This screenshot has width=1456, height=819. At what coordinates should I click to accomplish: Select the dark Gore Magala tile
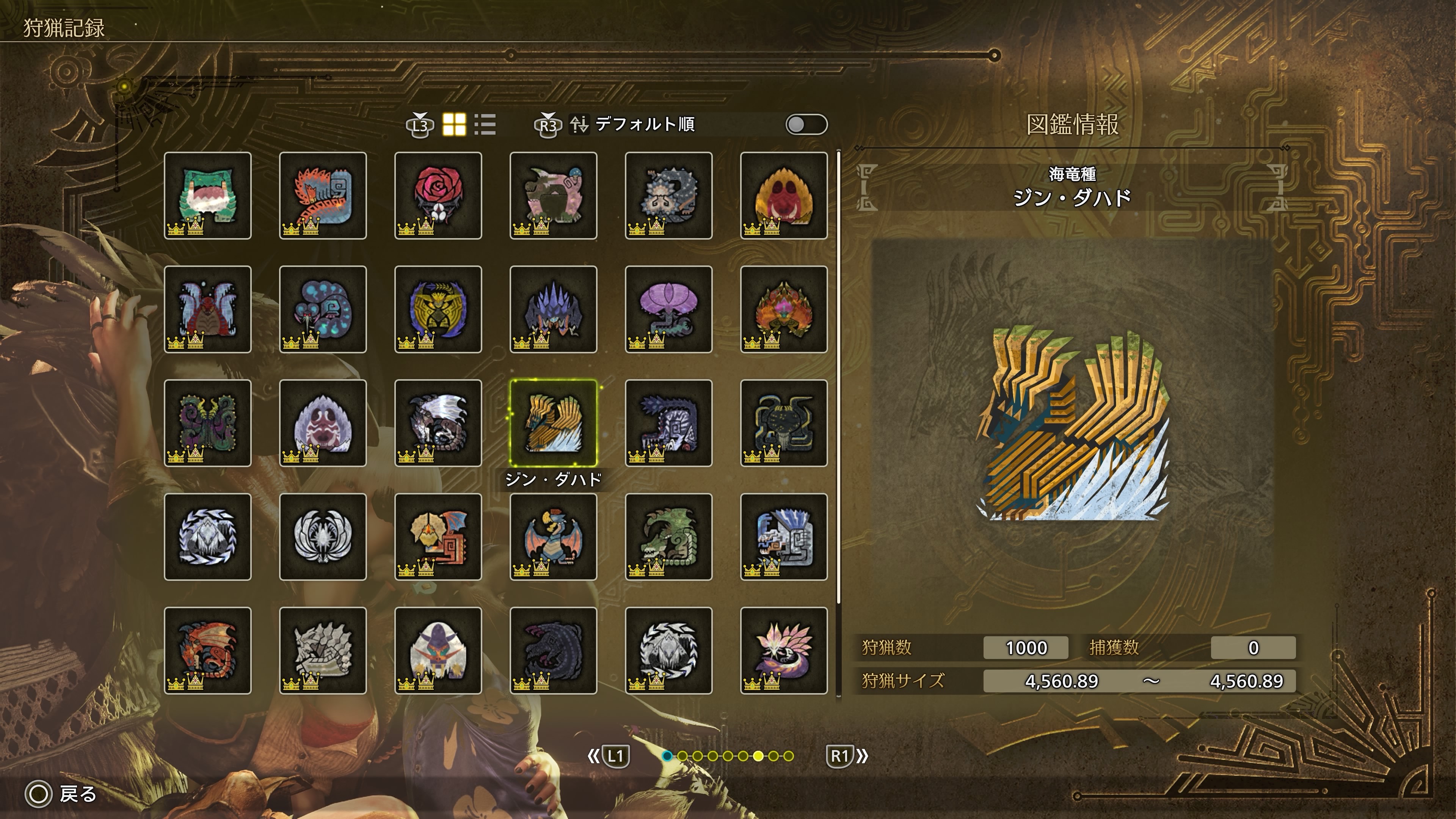[553, 650]
